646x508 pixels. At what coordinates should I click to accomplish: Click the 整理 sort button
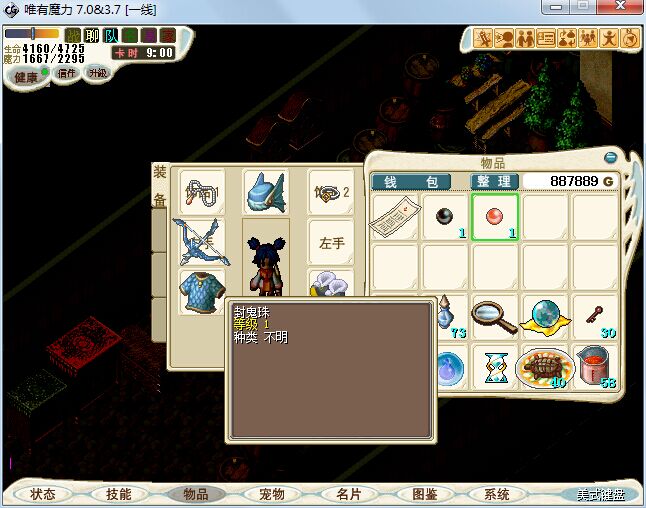[494, 182]
